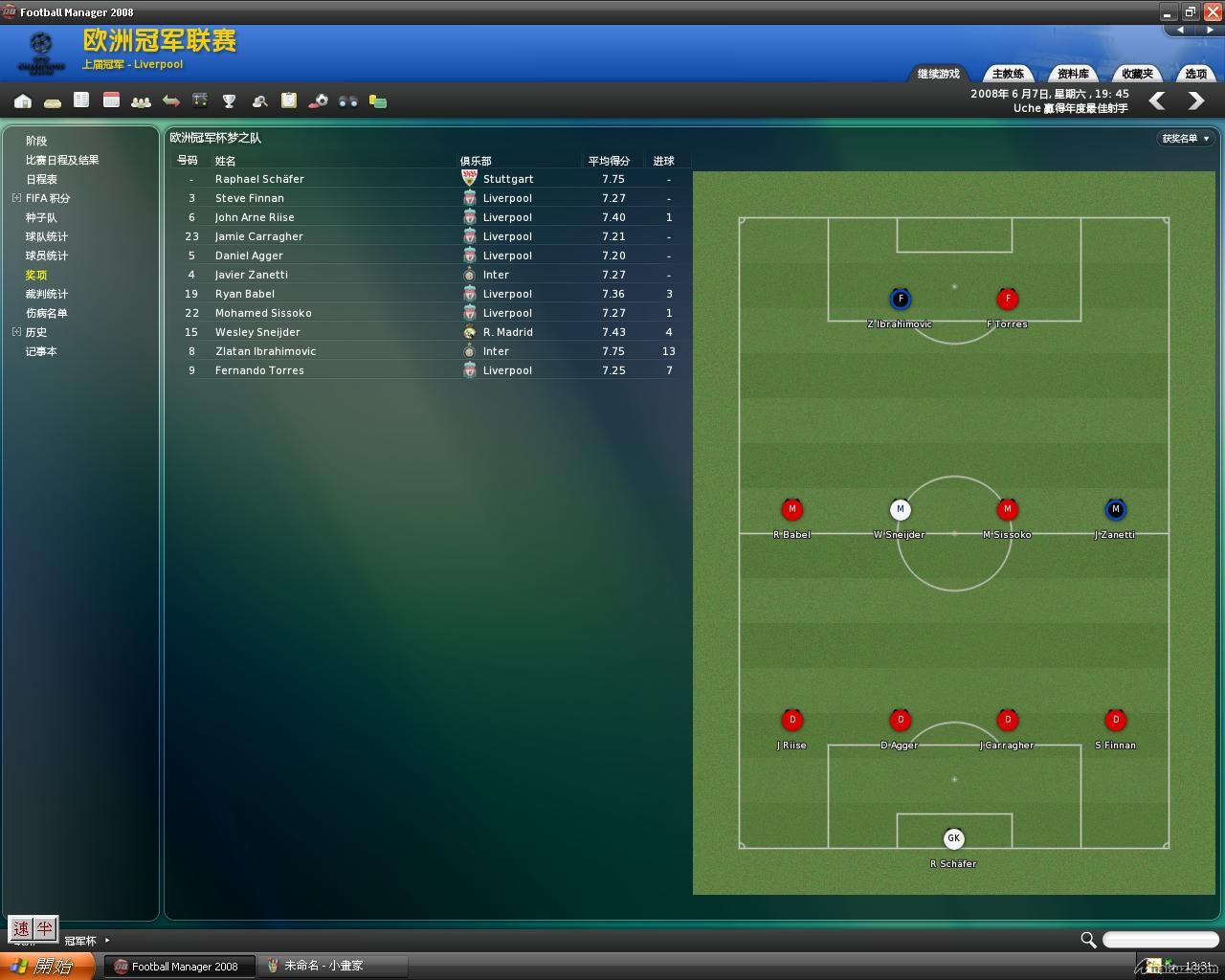
Task: Open the 主教练 manager tab
Action: (1008, 74)
